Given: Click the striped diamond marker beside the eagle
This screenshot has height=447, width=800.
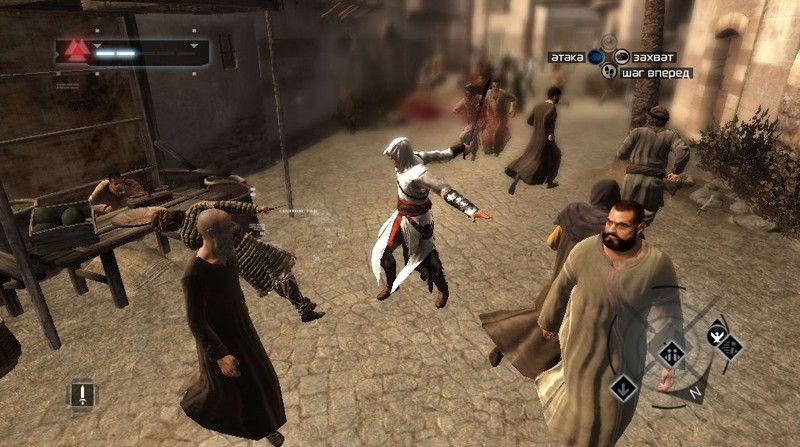Looking at the screenshot, I should (732, 348).
